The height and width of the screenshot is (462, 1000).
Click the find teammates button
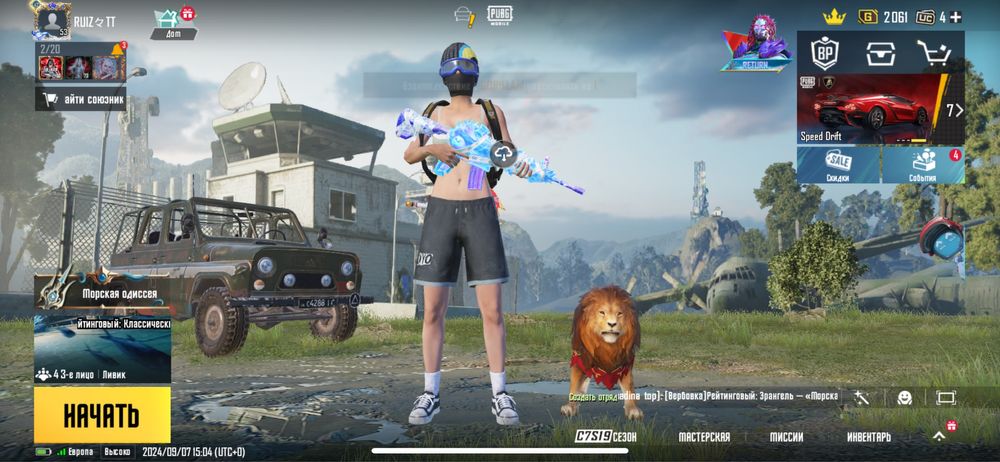click(x=82, y=99)
